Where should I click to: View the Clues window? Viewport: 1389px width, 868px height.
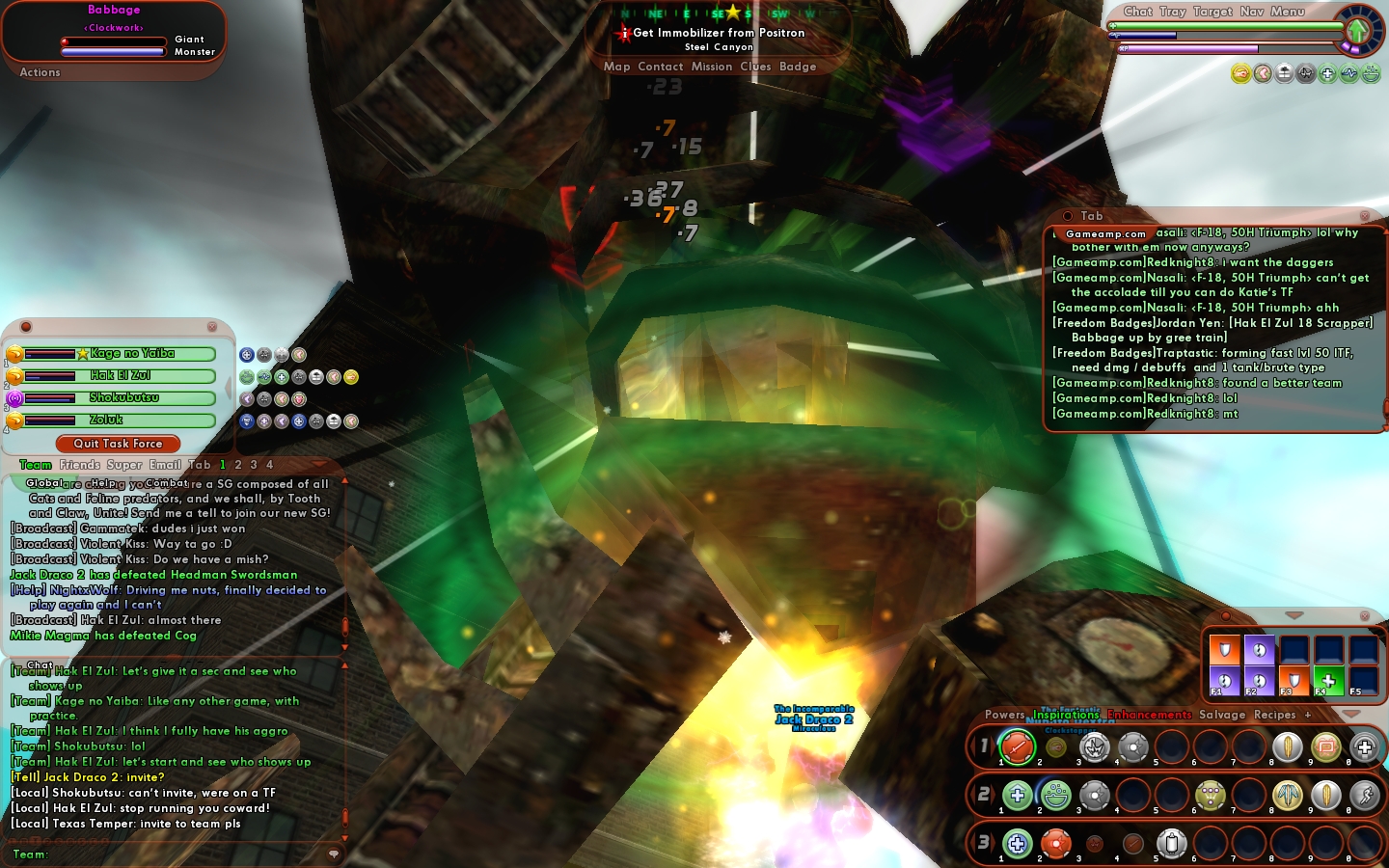click(x=755, y=67)
